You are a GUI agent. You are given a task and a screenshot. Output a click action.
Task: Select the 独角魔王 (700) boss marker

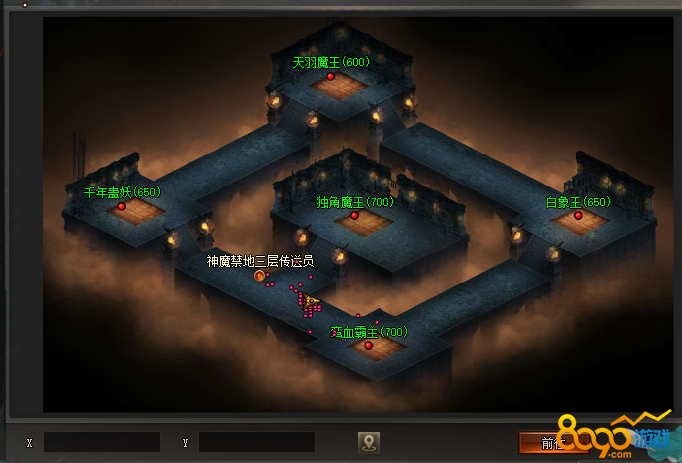(354, 215)
